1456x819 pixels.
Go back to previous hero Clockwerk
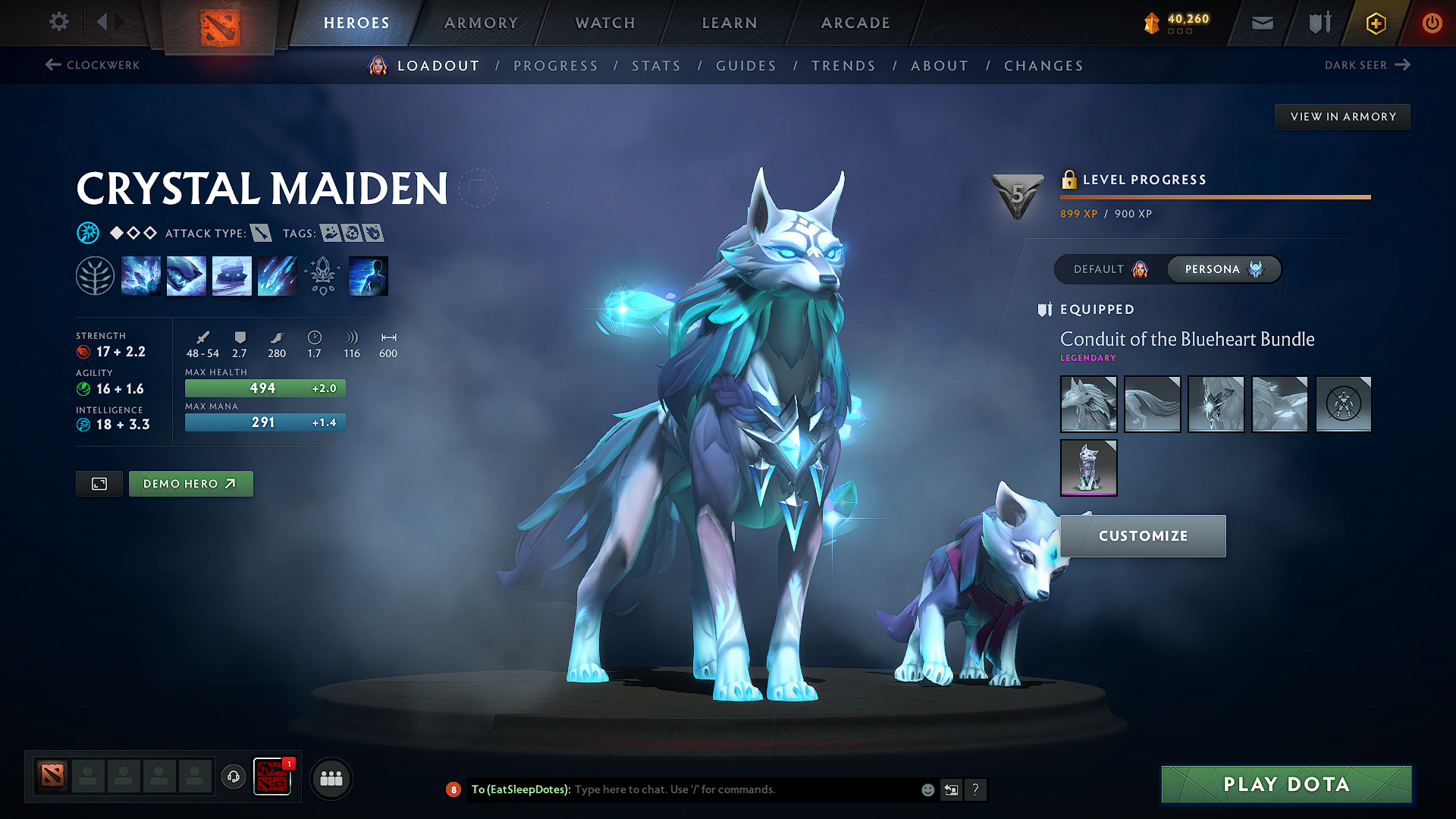click(93, 65)
